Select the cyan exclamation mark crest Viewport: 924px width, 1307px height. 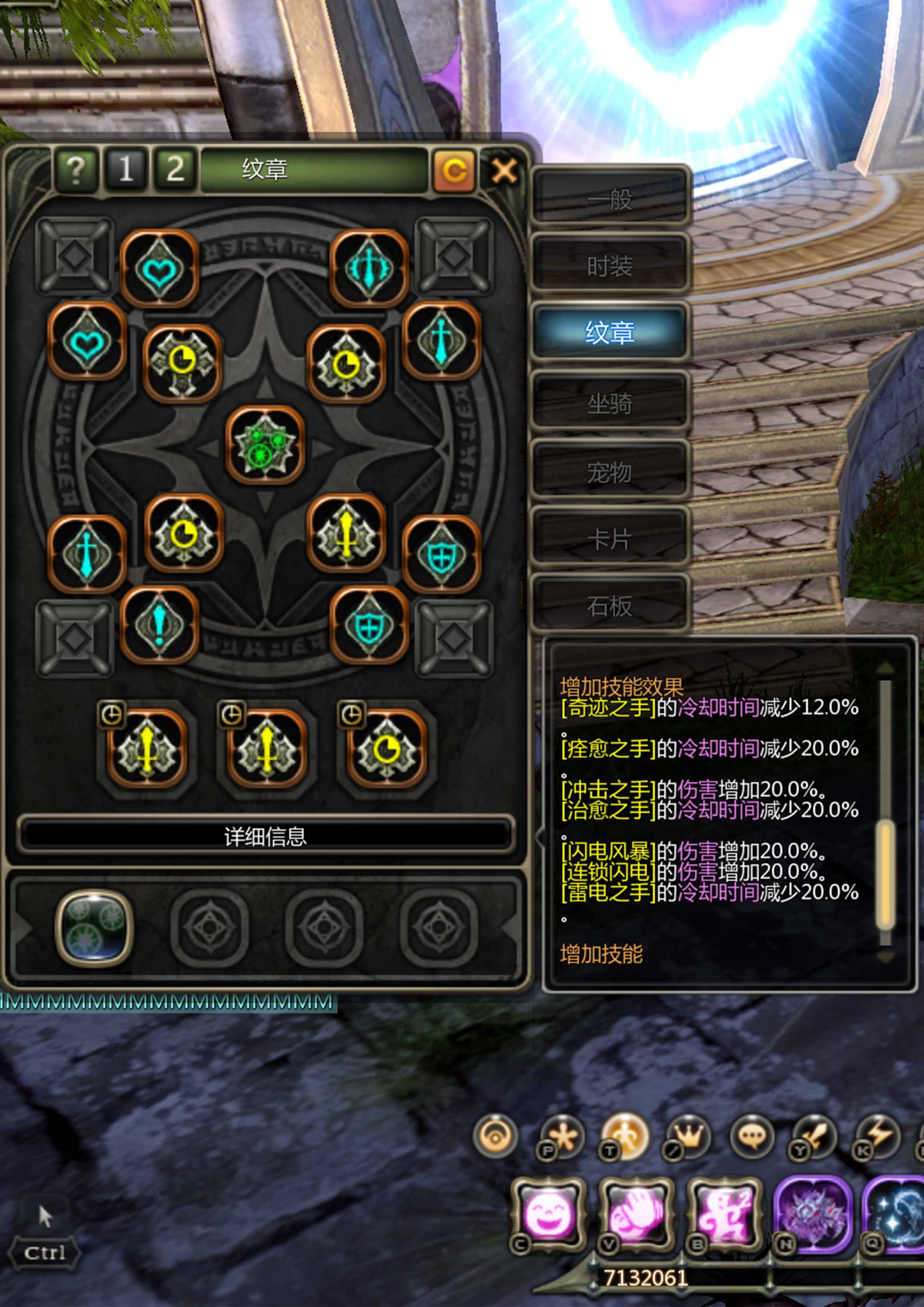click(x=159, y=625)
